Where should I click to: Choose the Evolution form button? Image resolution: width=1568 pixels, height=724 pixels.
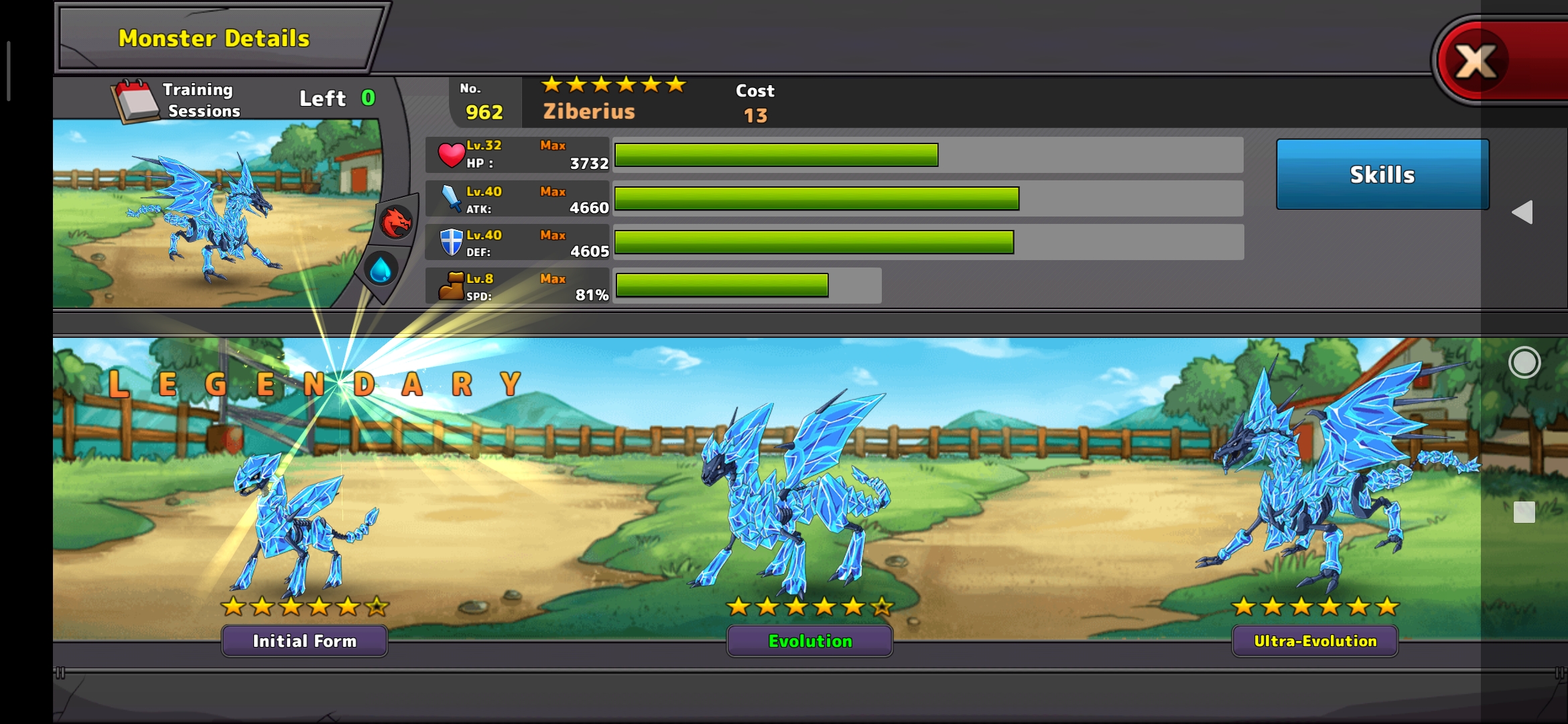click(x=809, y=641)
